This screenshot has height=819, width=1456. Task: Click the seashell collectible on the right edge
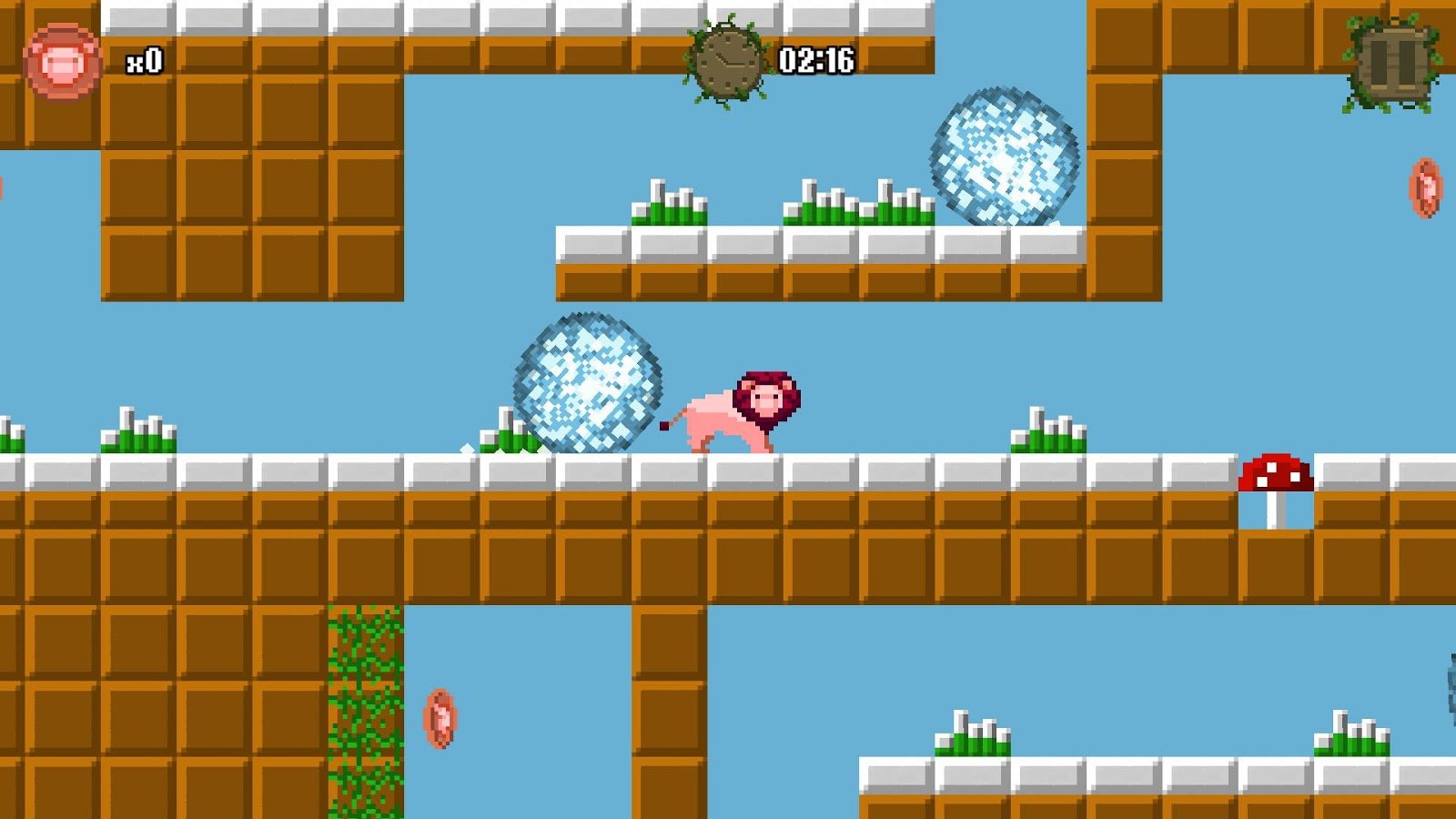tap(1425, 187)
